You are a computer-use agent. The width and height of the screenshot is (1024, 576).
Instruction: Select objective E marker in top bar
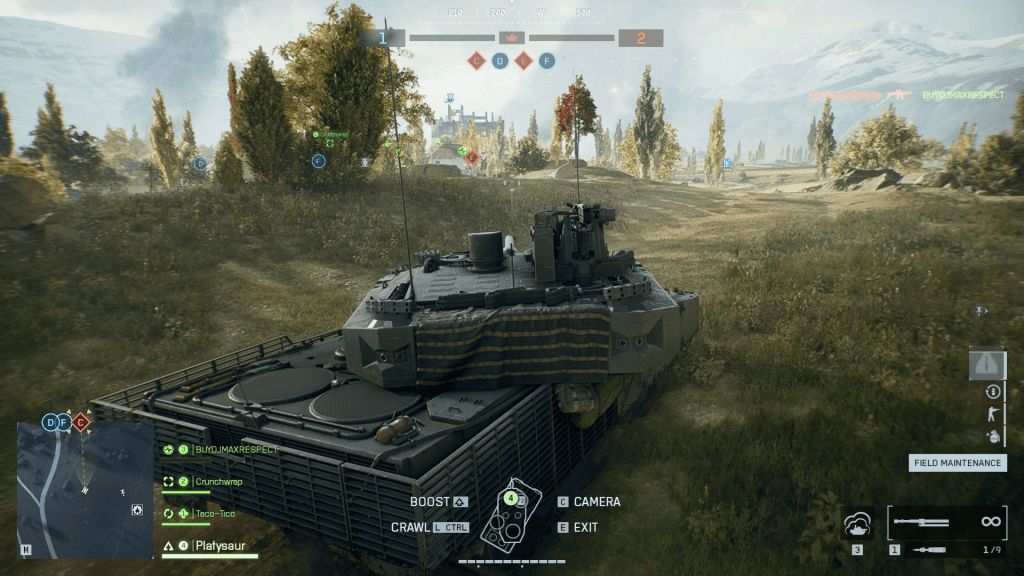point(523,61)
